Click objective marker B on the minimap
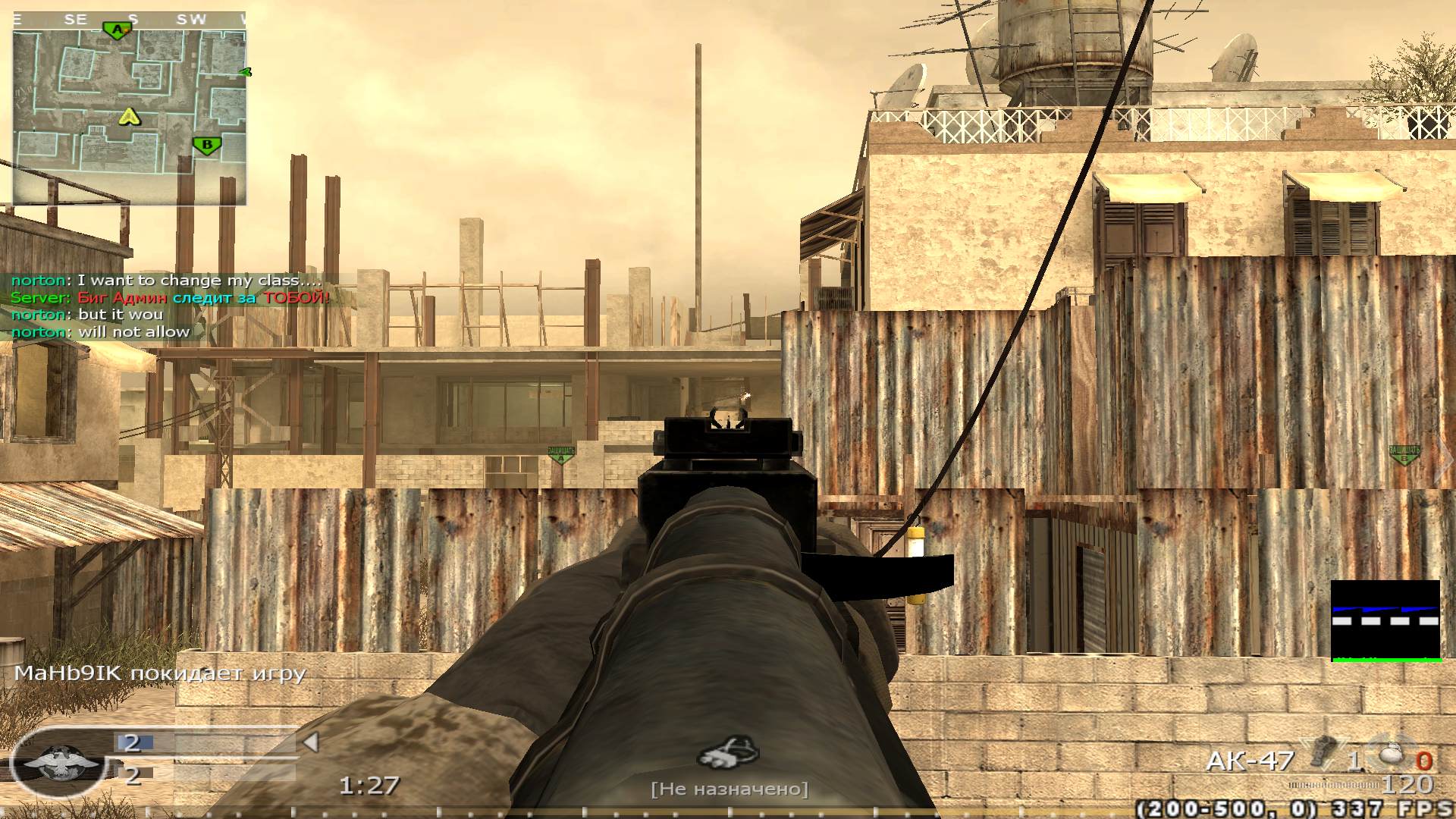The width and height of the screenshot is (1456, 819). 206,143
